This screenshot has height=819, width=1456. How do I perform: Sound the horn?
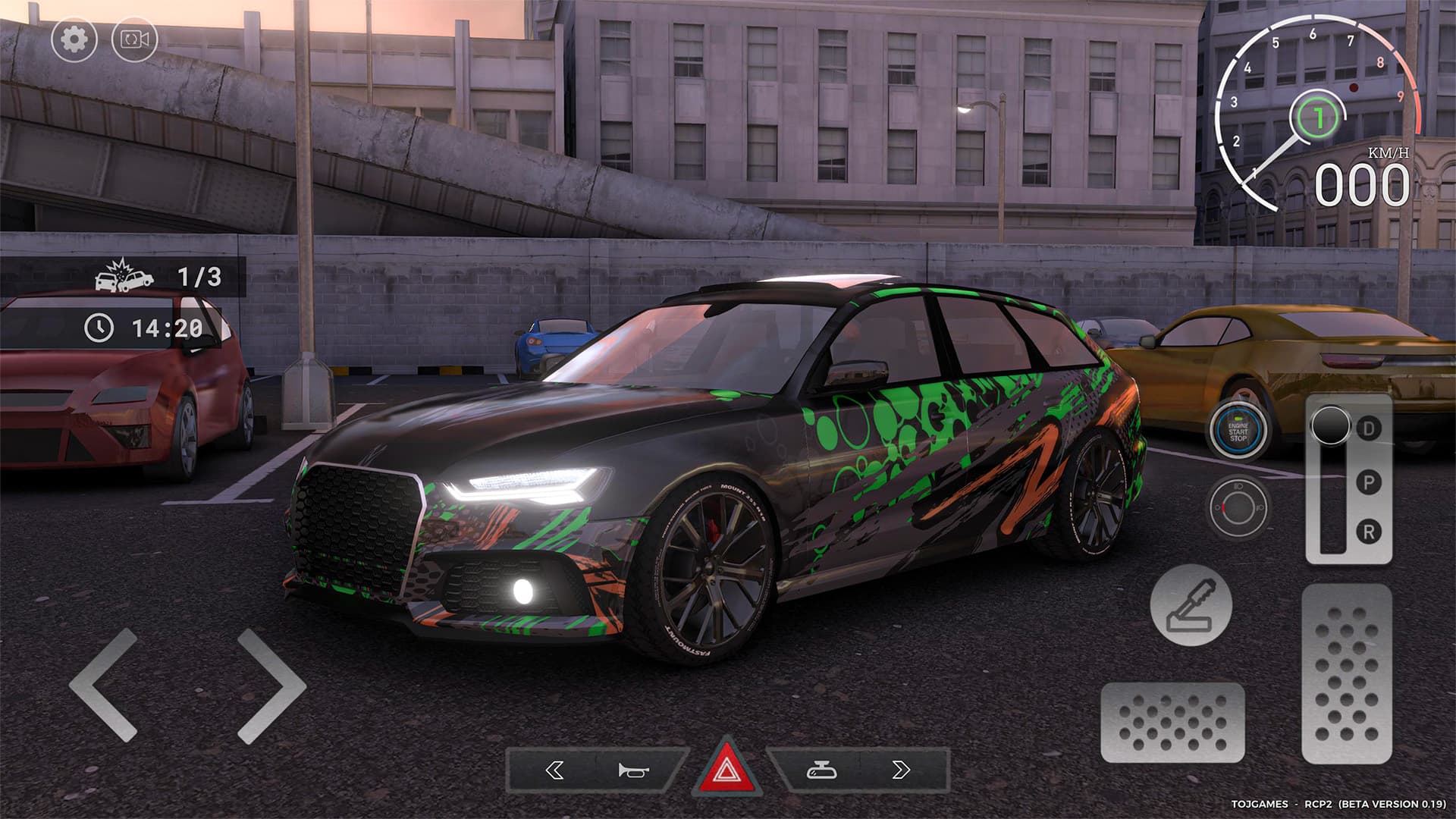(632, 770)
